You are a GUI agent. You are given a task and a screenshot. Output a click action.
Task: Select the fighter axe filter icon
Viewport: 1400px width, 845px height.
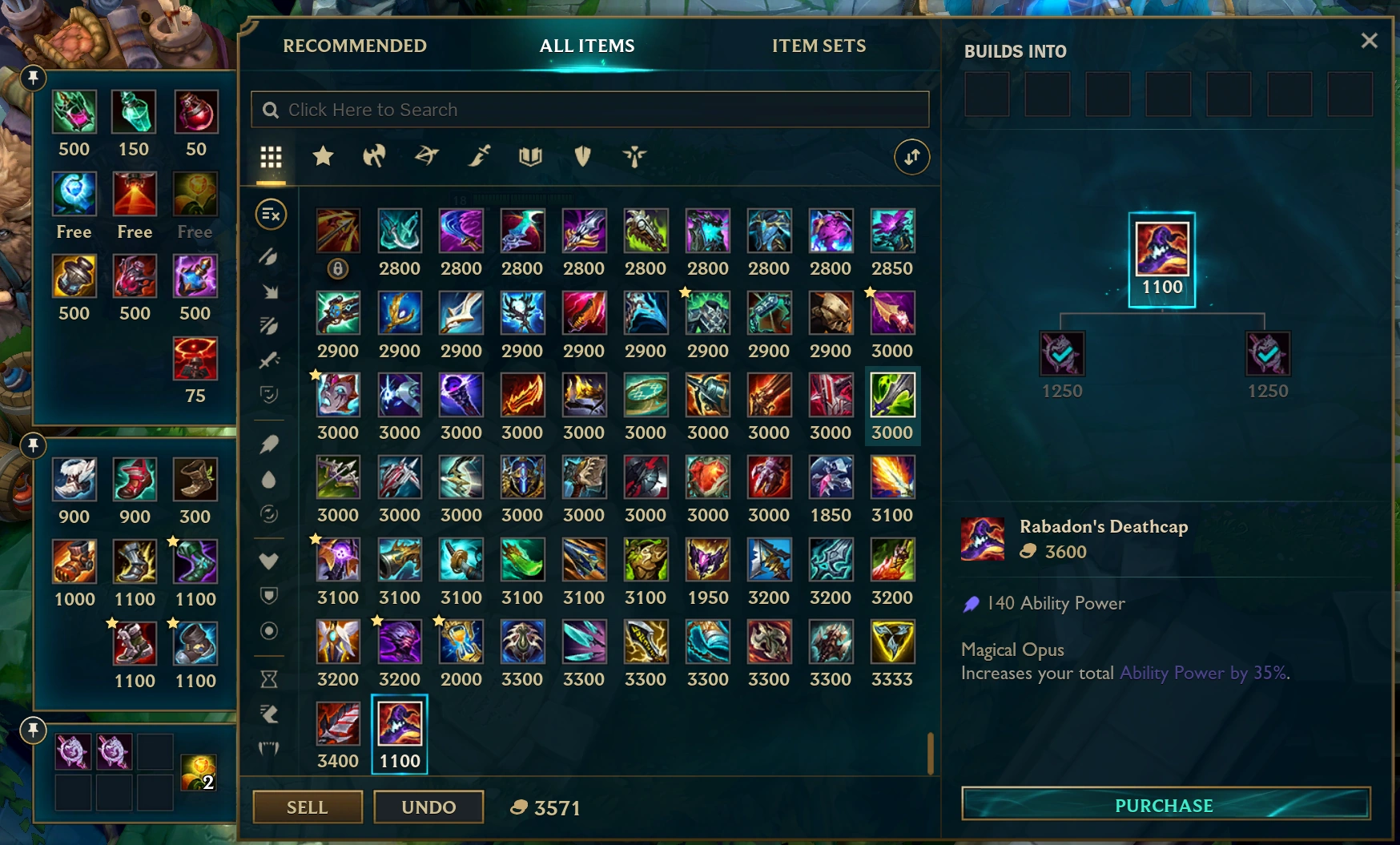pyautogui.click(x=376, y=157)
